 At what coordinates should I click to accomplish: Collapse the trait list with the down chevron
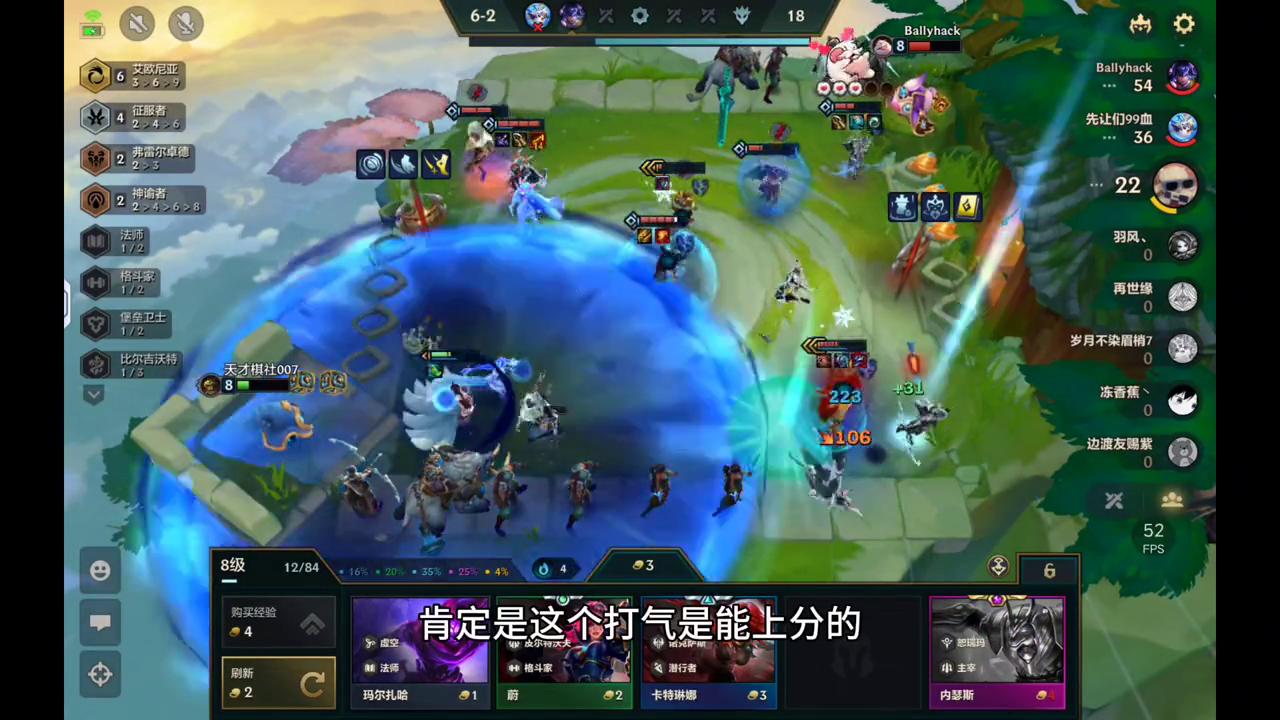coord(93,395)
